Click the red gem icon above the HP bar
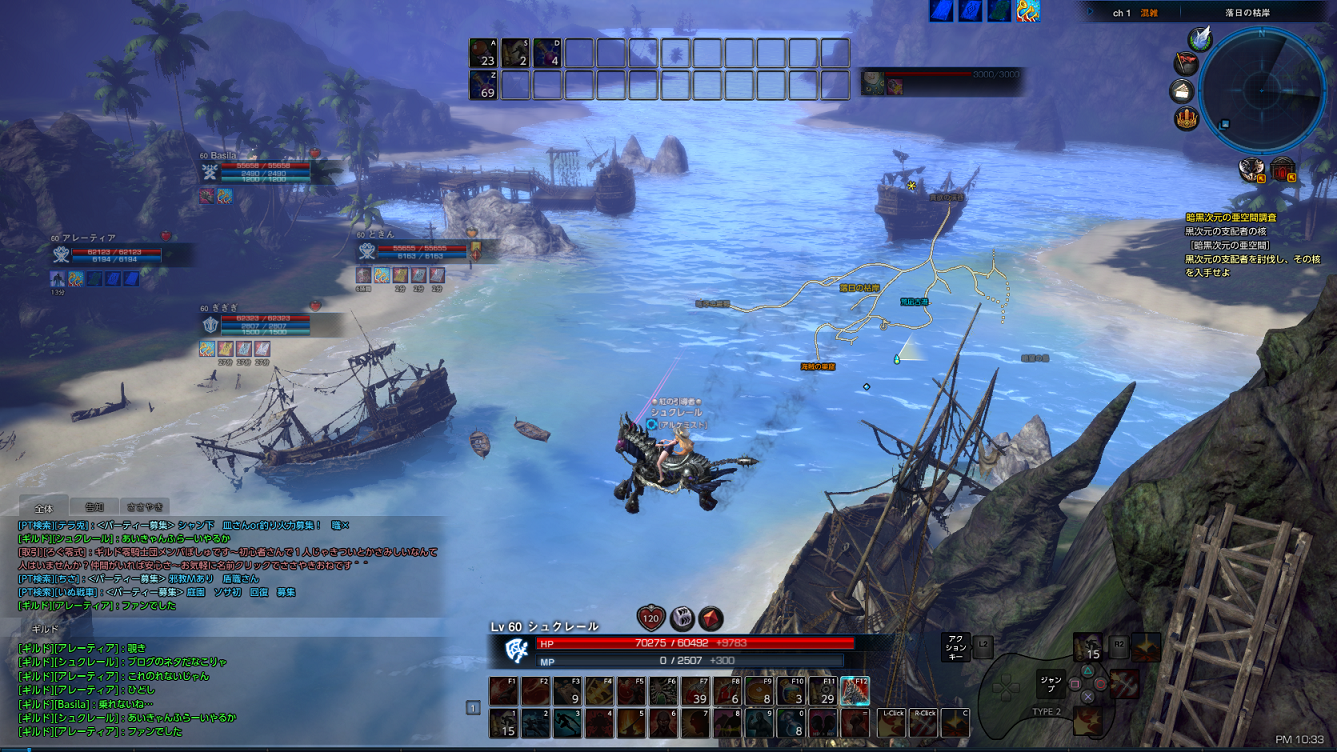The image size is (1337, 752). pos(711,618)
